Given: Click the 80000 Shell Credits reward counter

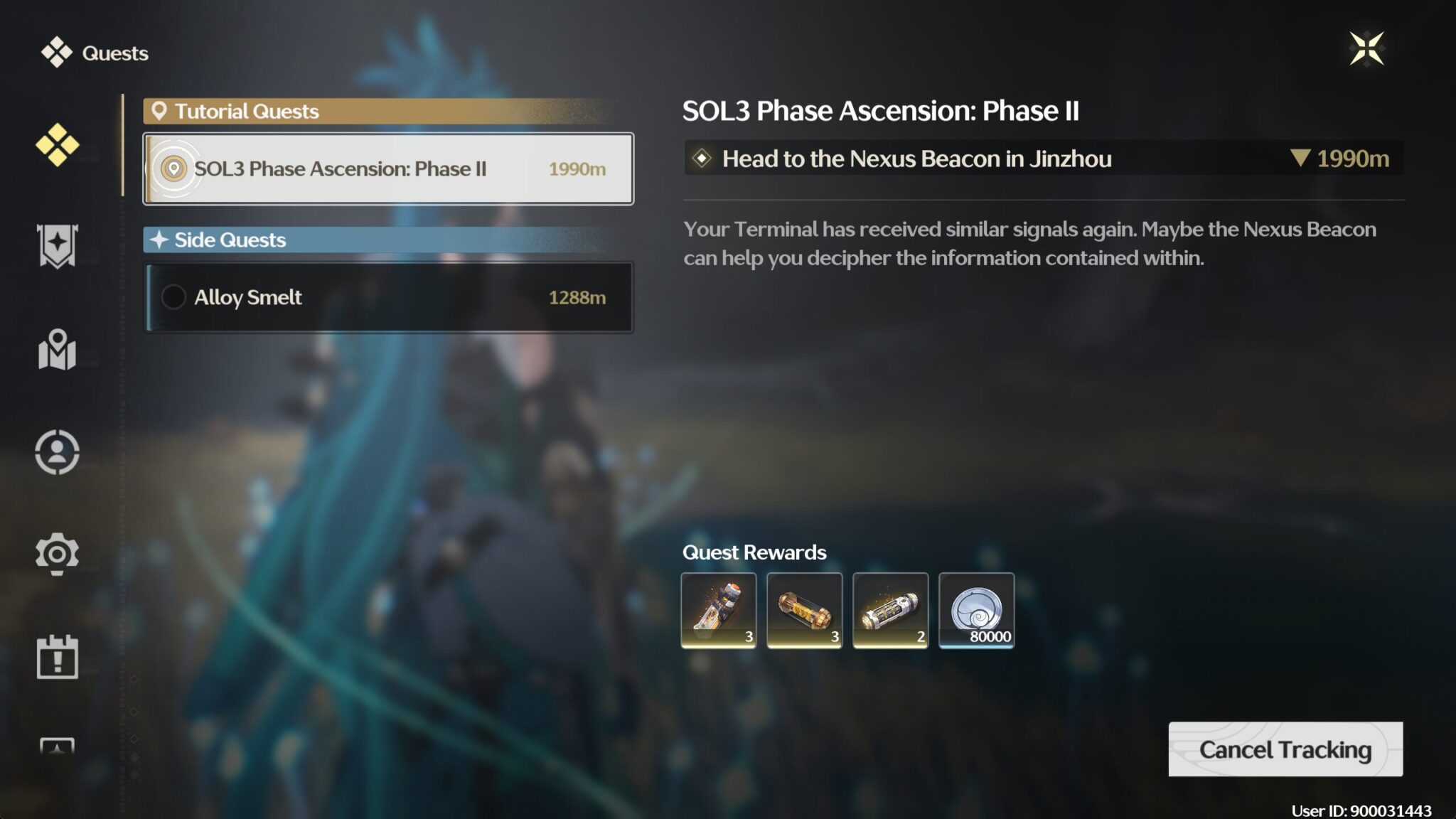Looking at the screenshot, I should pos(990,638).
